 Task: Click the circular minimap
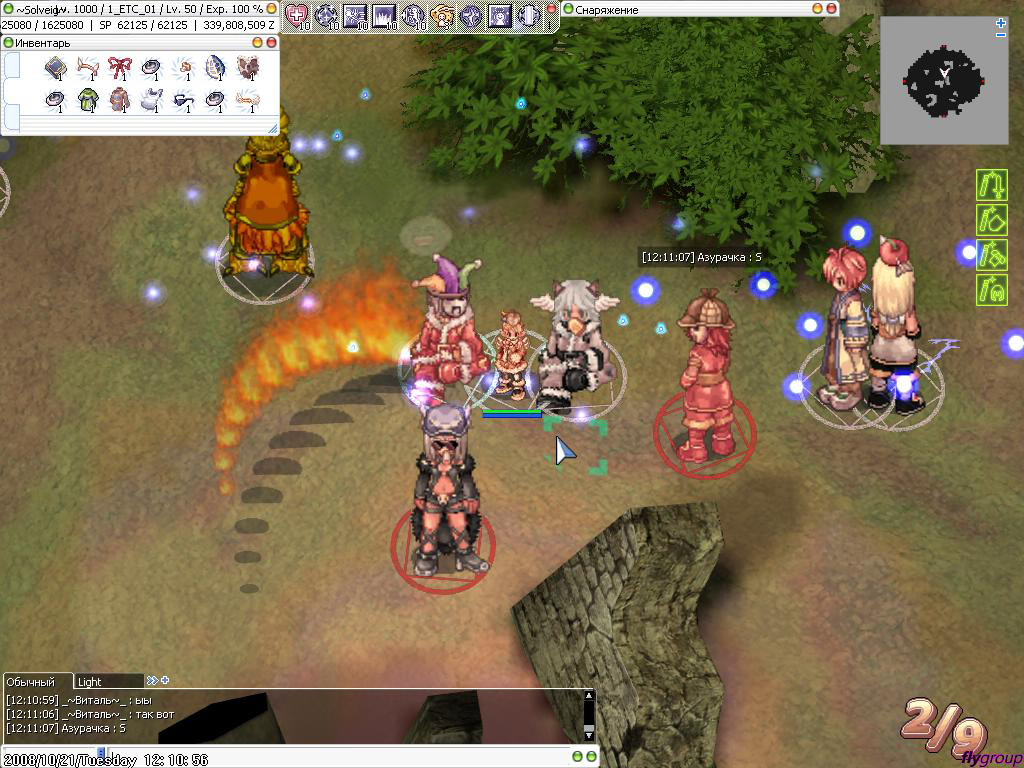coord(944,82)
